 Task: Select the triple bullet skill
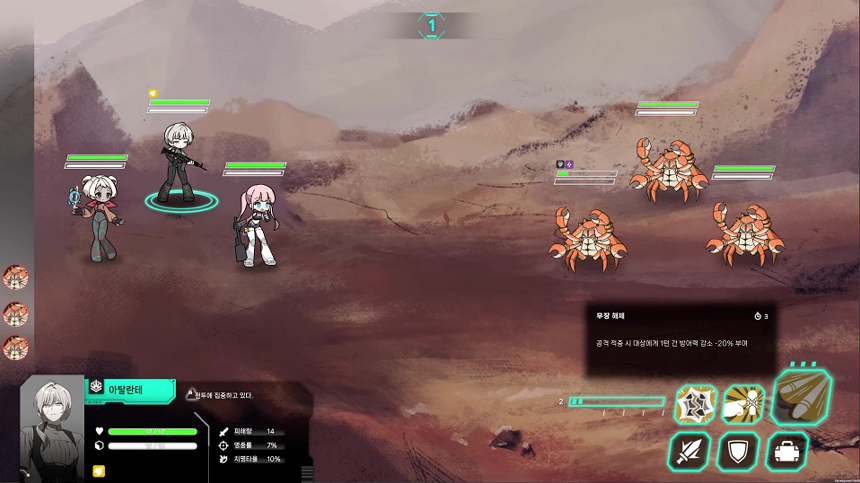tap(802, 398)
